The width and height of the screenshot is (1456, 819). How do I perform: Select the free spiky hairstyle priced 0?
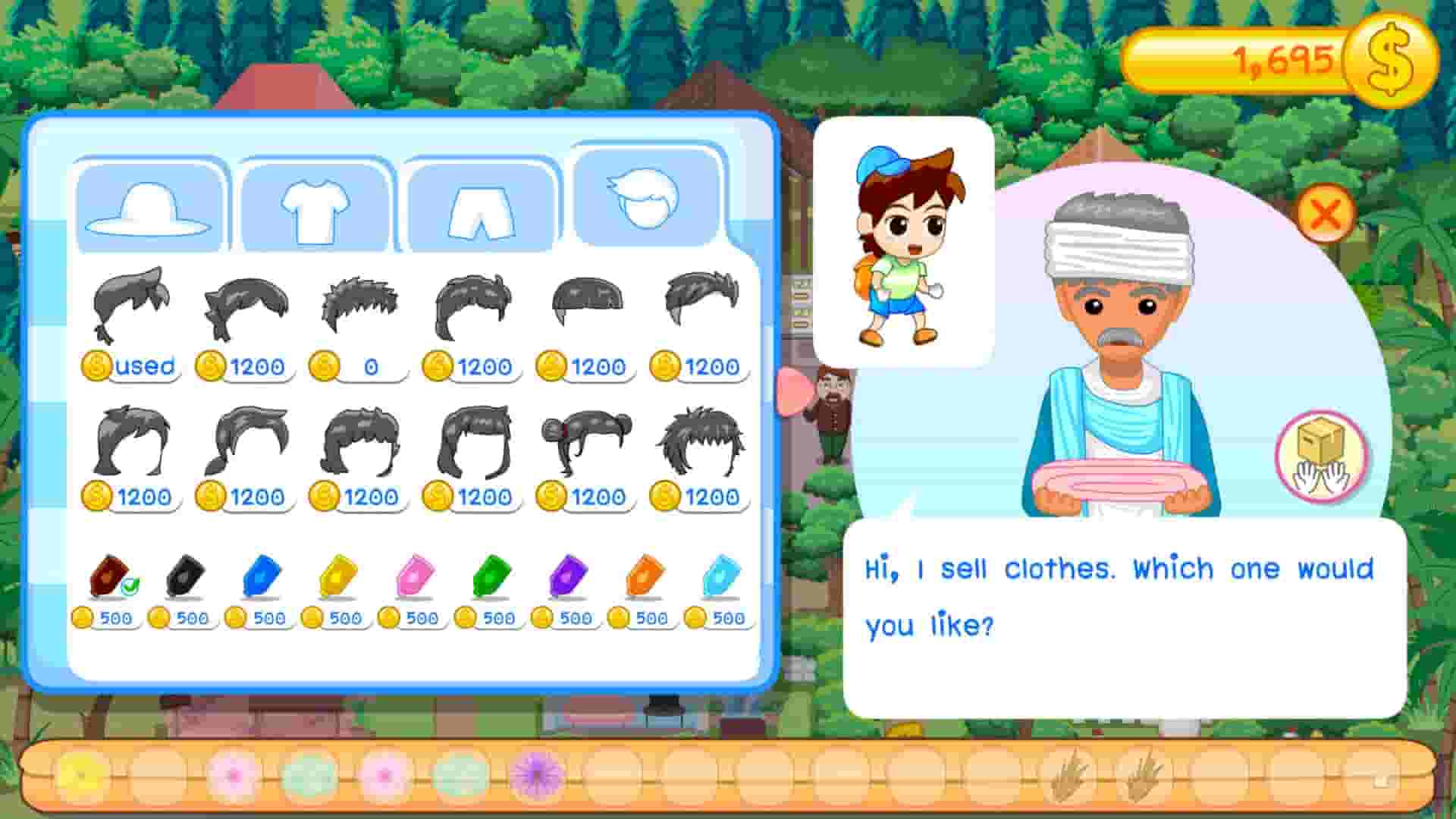(362, 302)
